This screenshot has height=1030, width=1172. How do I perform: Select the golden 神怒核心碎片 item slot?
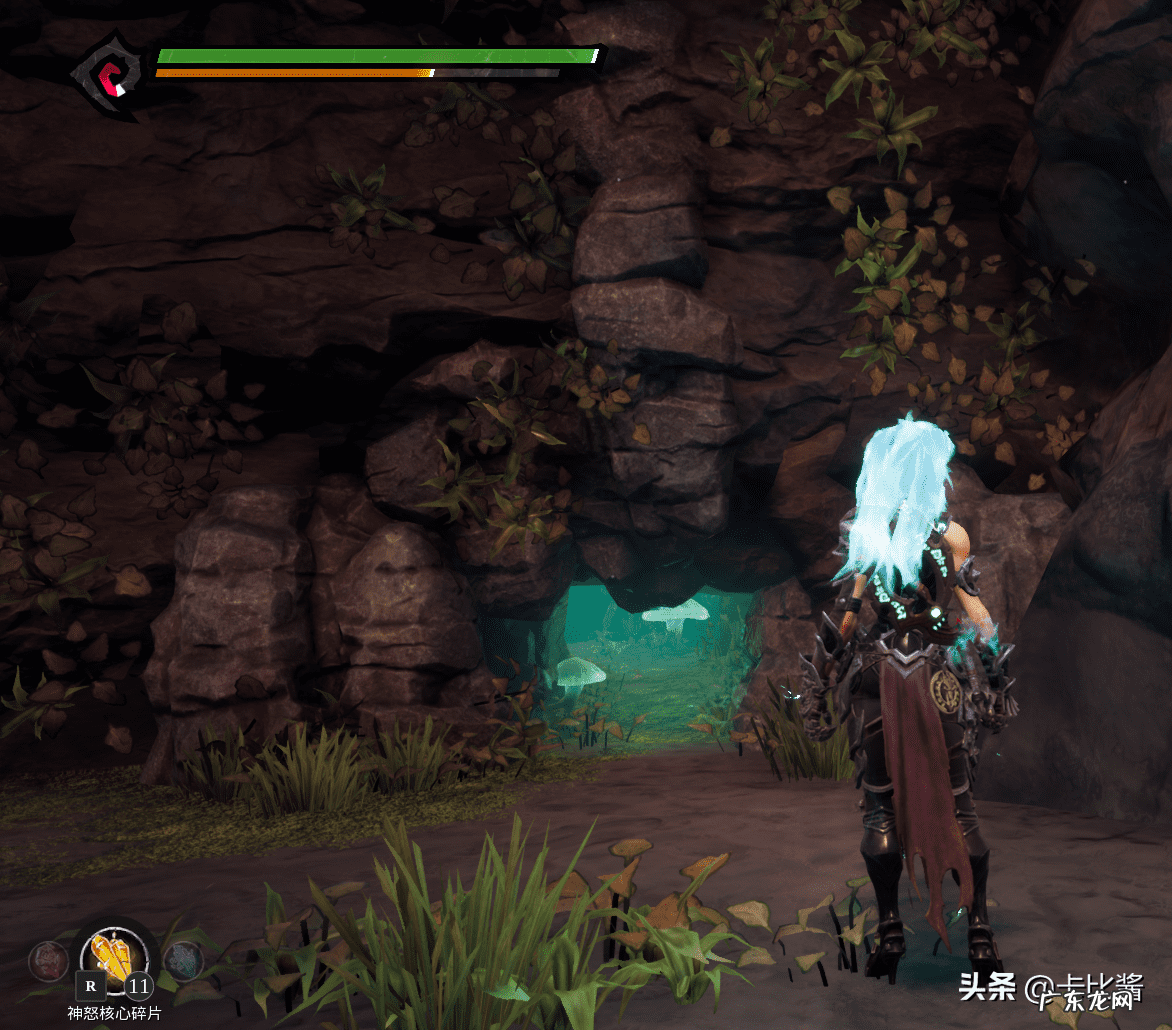coord(113,957)
